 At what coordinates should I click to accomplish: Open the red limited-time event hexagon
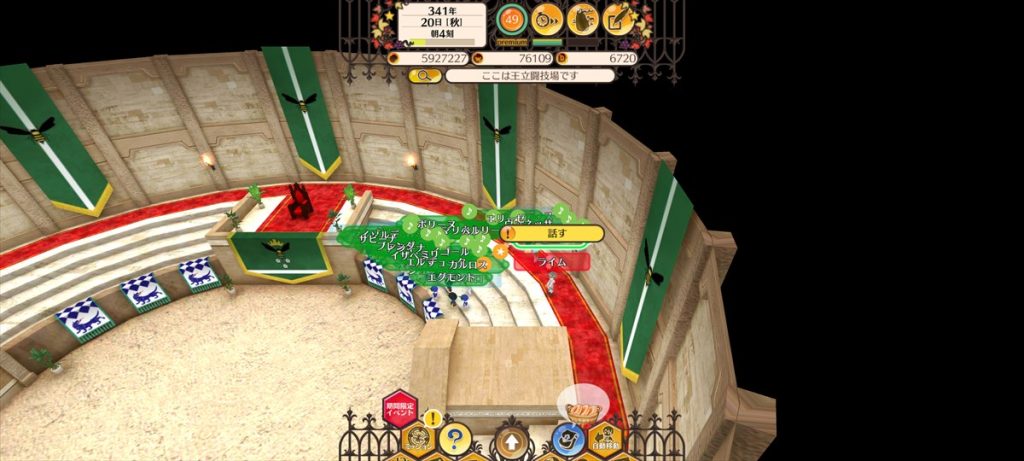click(398, 408)
